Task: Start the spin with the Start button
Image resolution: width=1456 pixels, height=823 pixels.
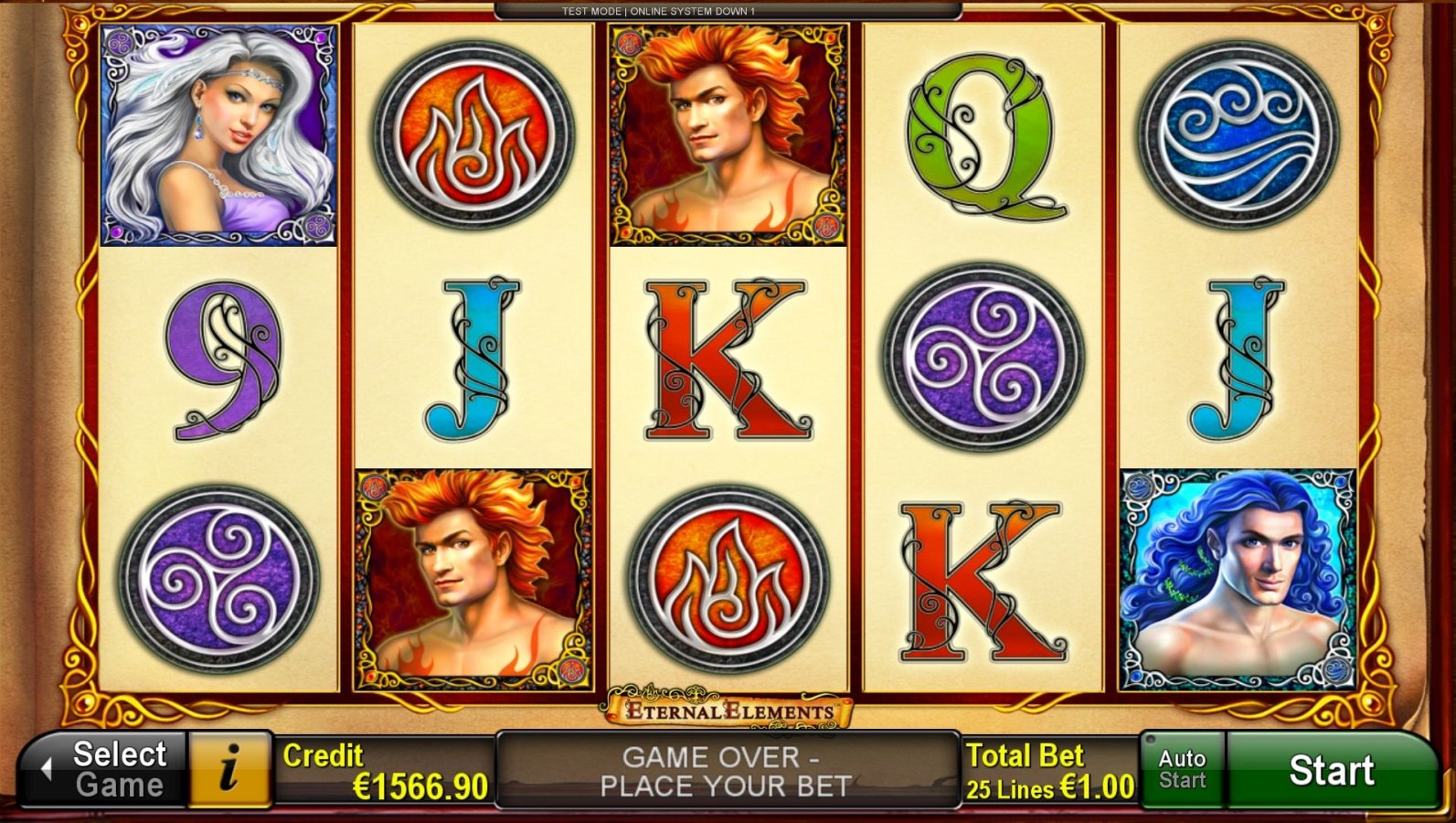Action: coord(1331,770)
